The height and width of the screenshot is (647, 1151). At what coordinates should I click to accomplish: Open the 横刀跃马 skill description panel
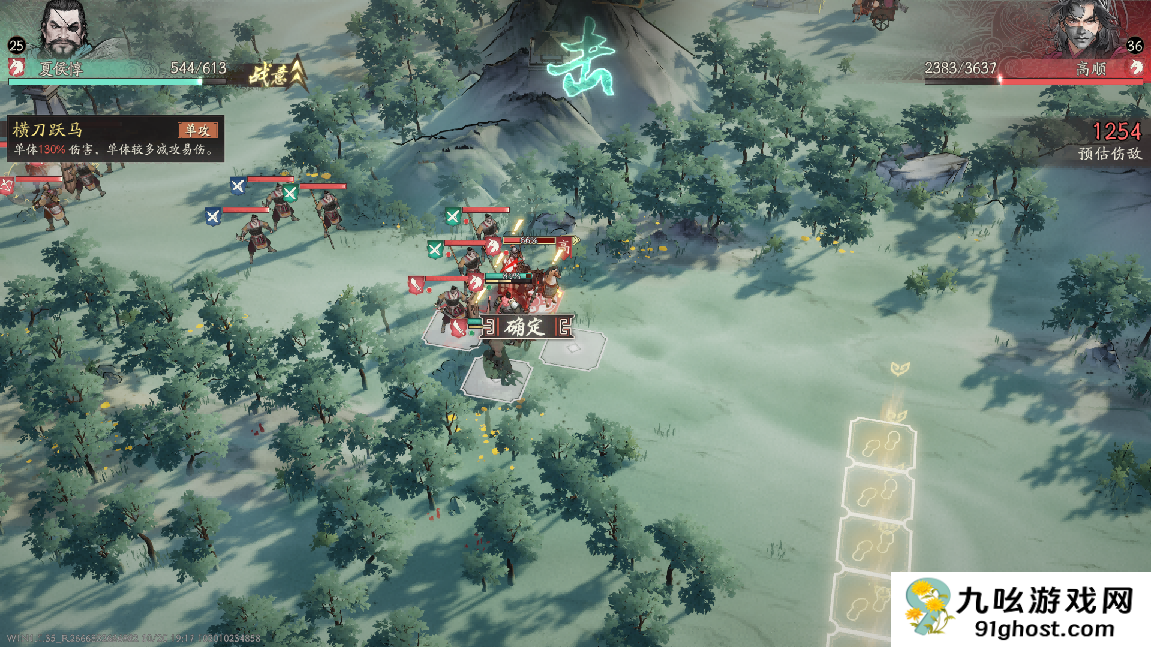pos(112,138)
